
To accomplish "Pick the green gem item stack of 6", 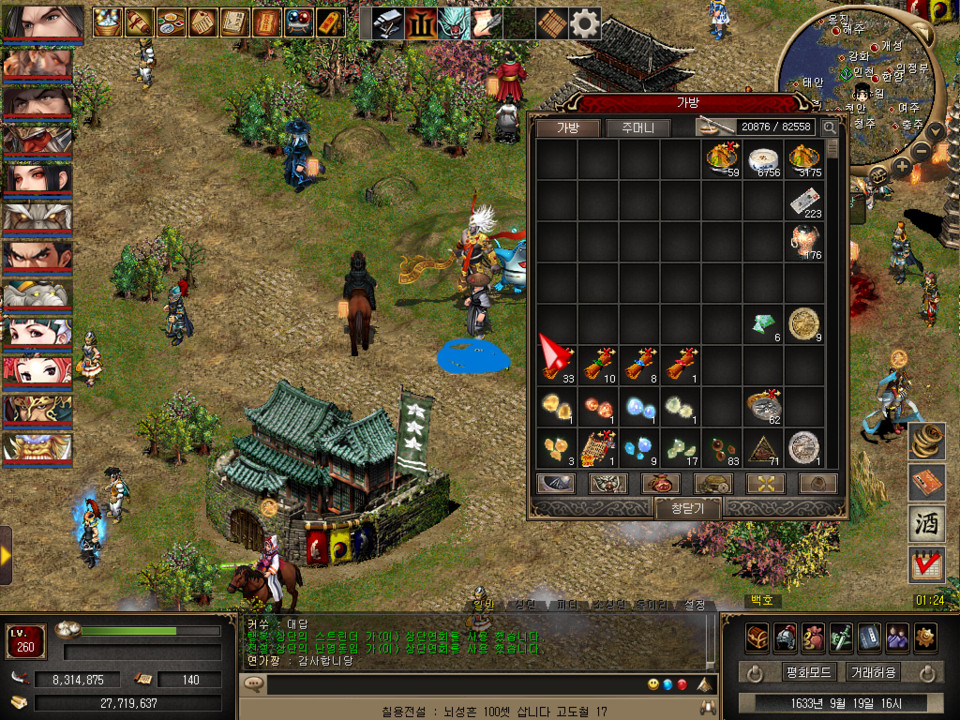I will pyautogui.click(x=763, y=324).
